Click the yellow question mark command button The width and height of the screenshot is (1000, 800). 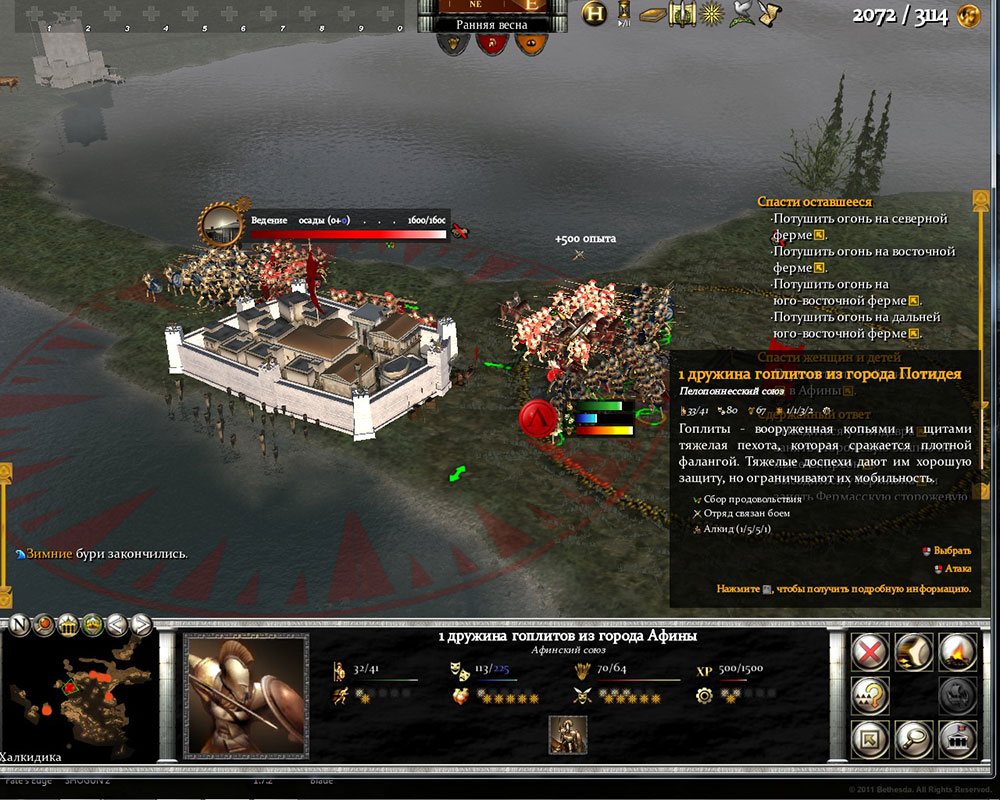tap(872, 696)
